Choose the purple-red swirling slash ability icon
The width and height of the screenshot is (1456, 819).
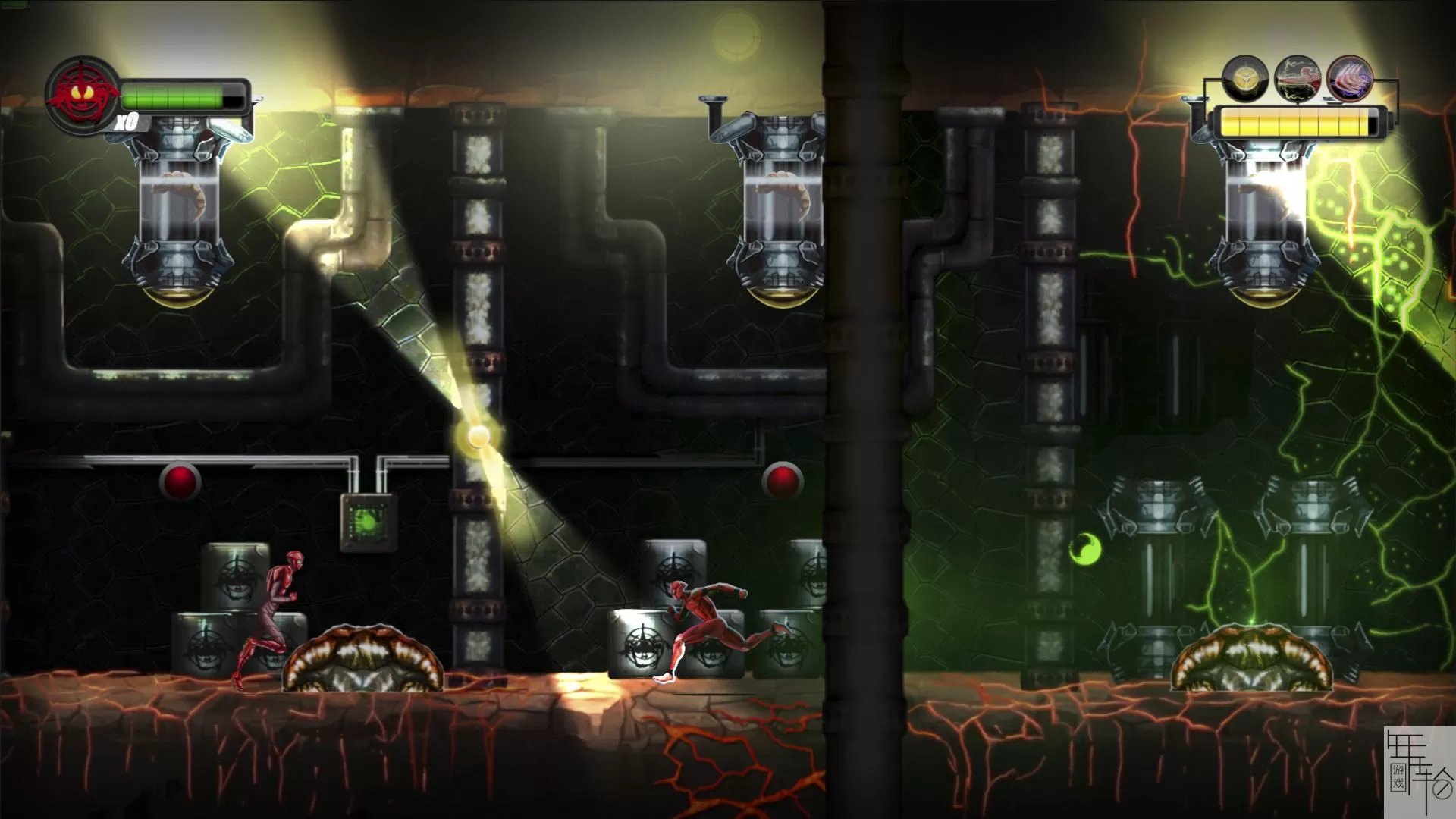(x=1350, y=79)
